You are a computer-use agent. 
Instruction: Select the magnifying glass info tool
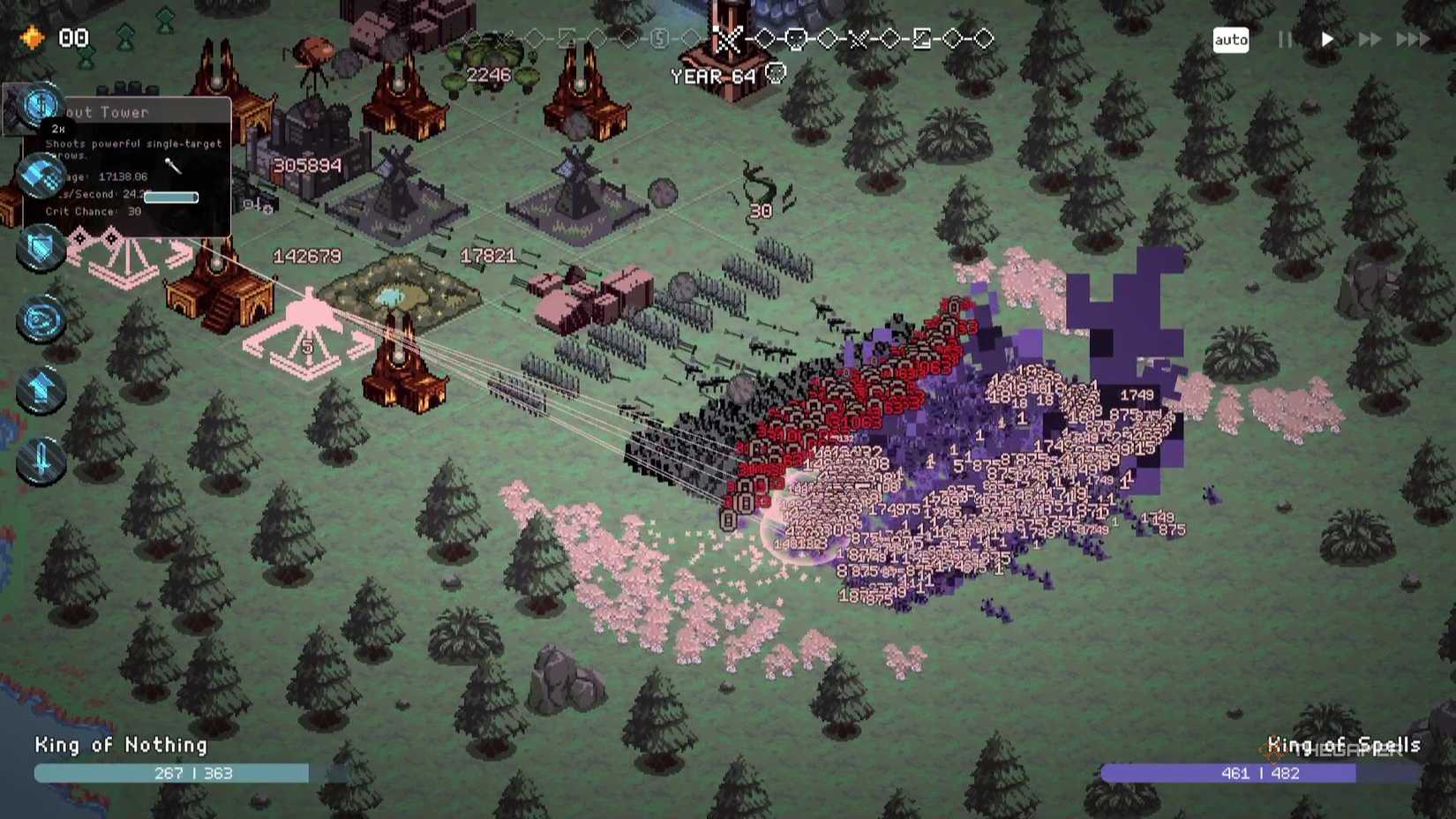[40, 106]
